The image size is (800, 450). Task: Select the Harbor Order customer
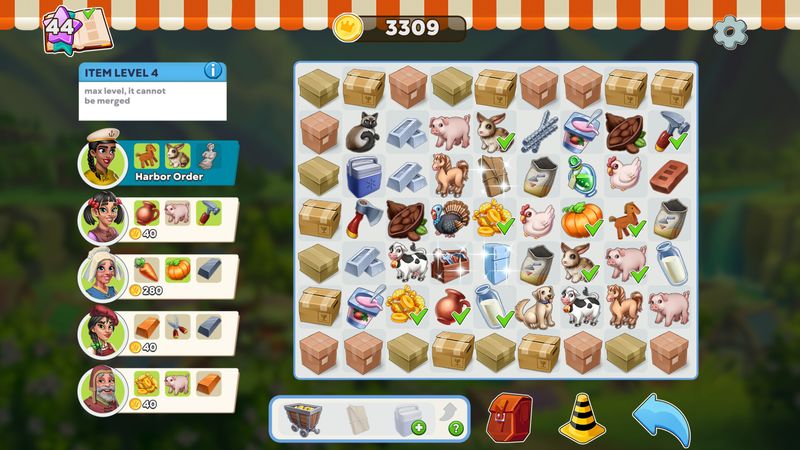(x=158, y=165)
